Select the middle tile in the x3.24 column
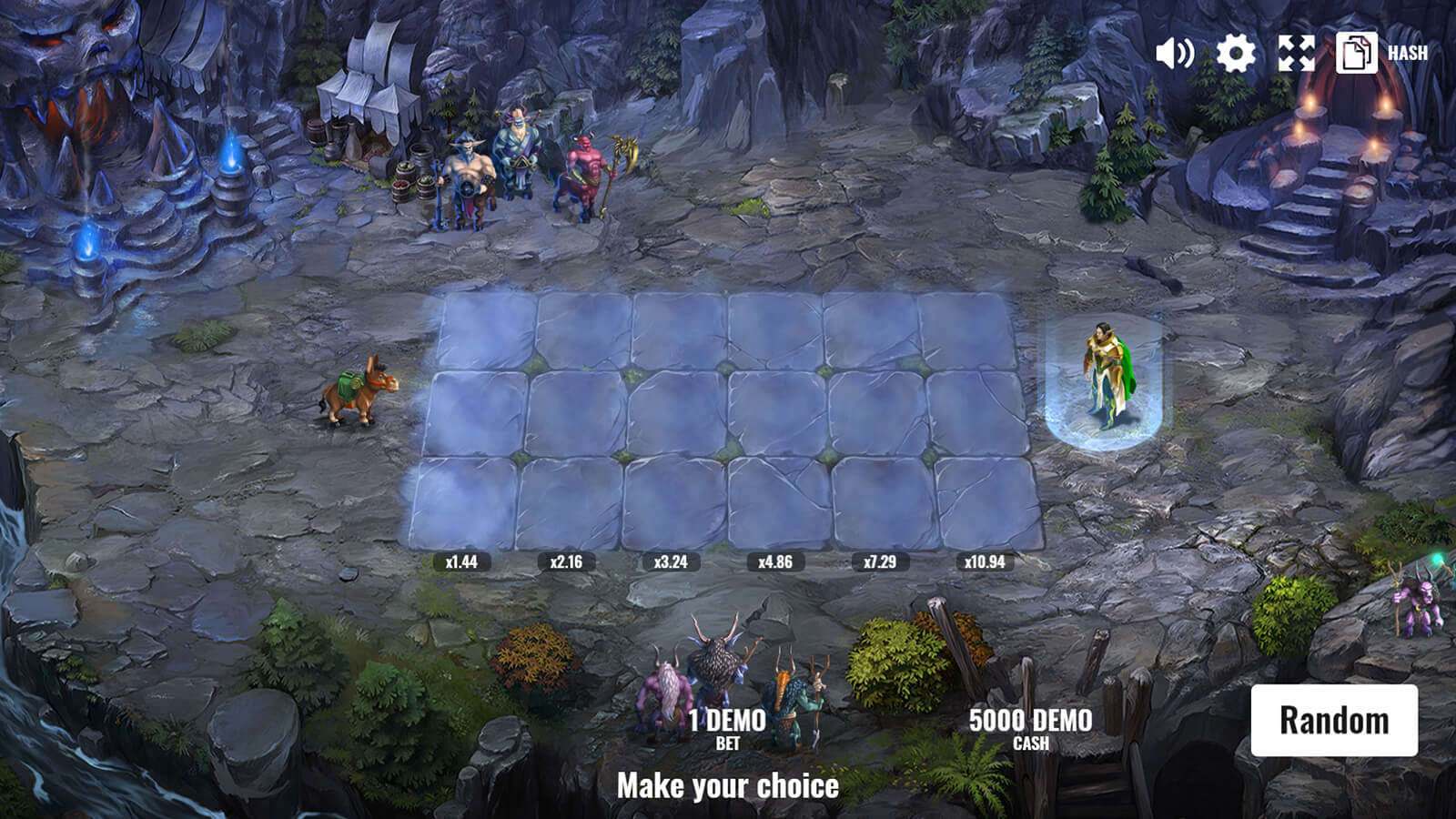This screenshot has width=1456, height=819. click(678, 413)
